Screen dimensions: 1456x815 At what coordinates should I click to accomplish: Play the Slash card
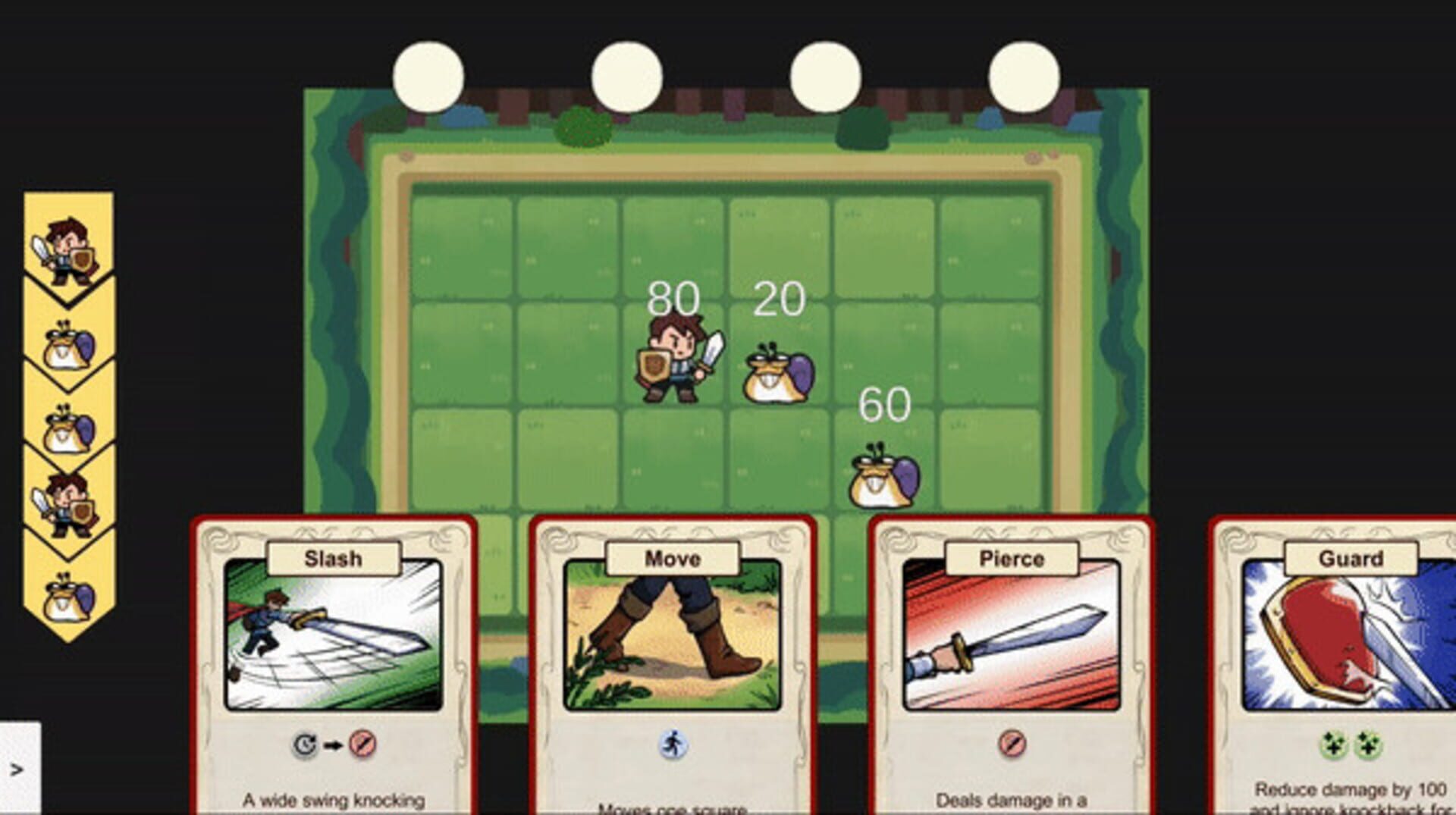pos(334,644)
